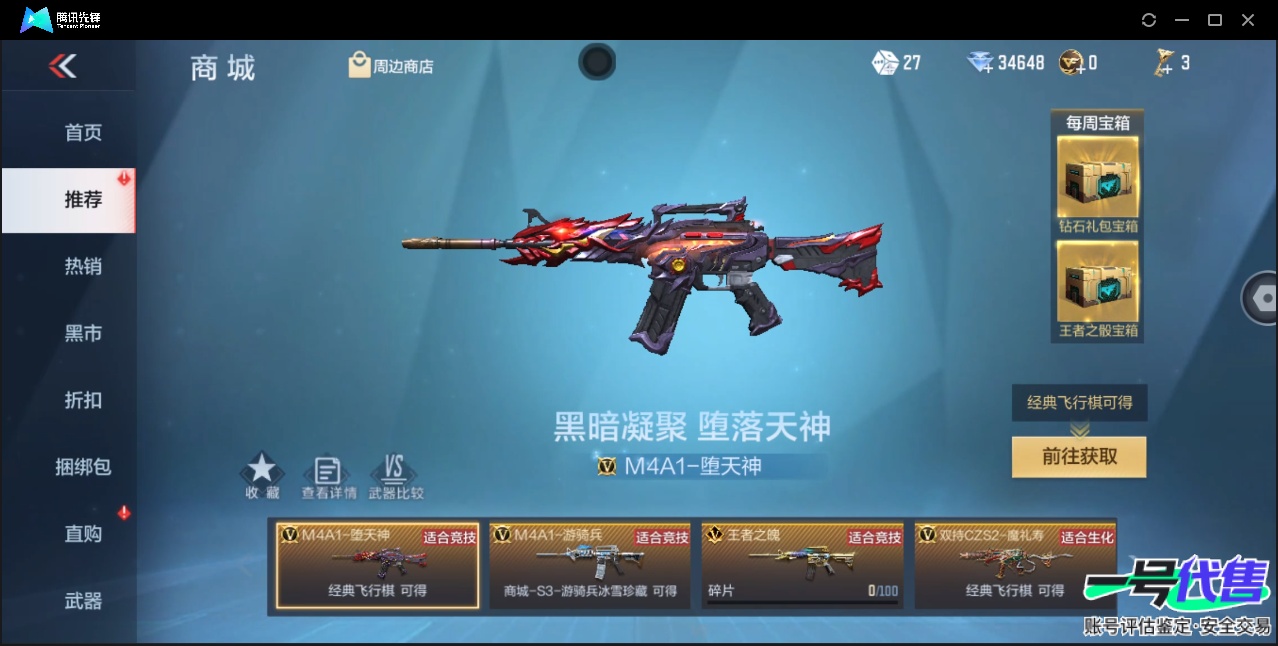Go back with the red double-arrow button
Screen dimensions: 1278x646
[62, 66]
